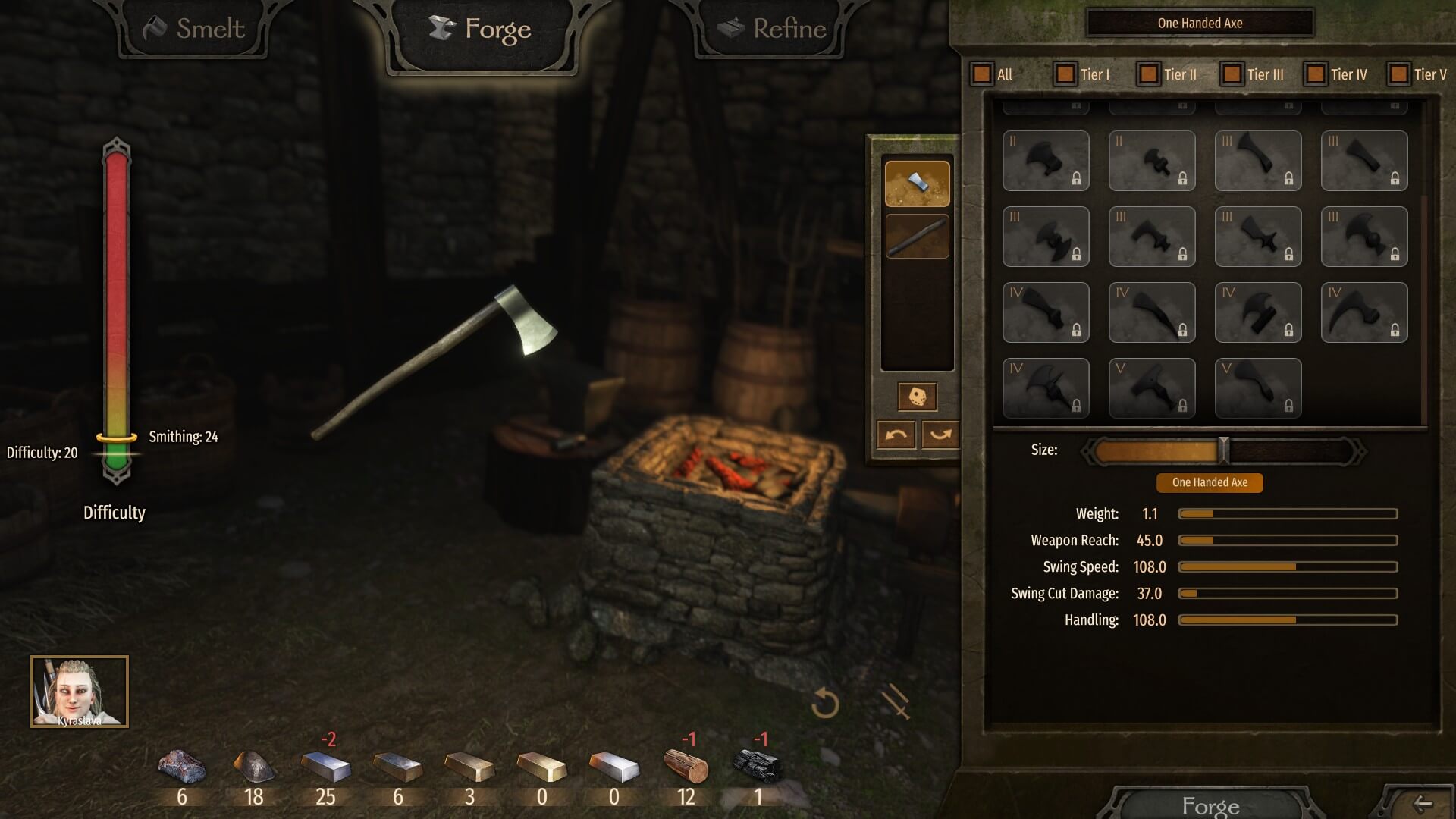Redo the crafting change
This screenshot has width=1456, height=819.
(x=940, y=435)
